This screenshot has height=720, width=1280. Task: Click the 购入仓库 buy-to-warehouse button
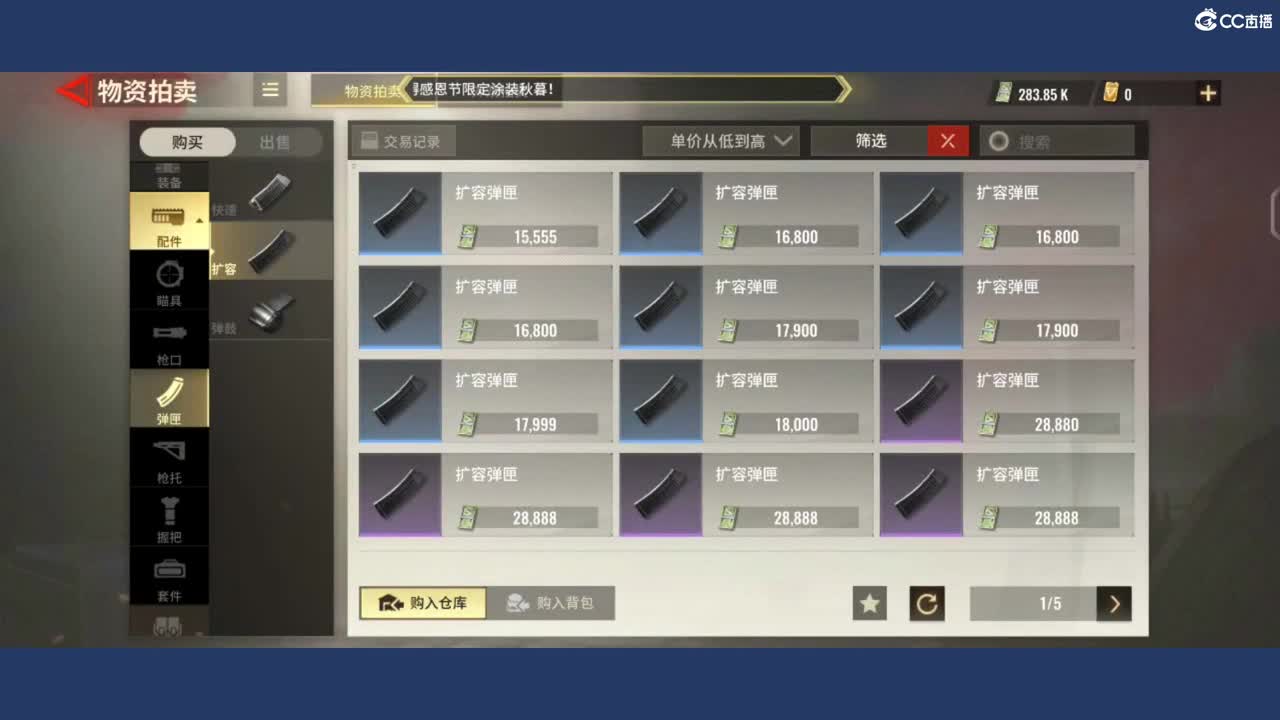click(422, 604)
